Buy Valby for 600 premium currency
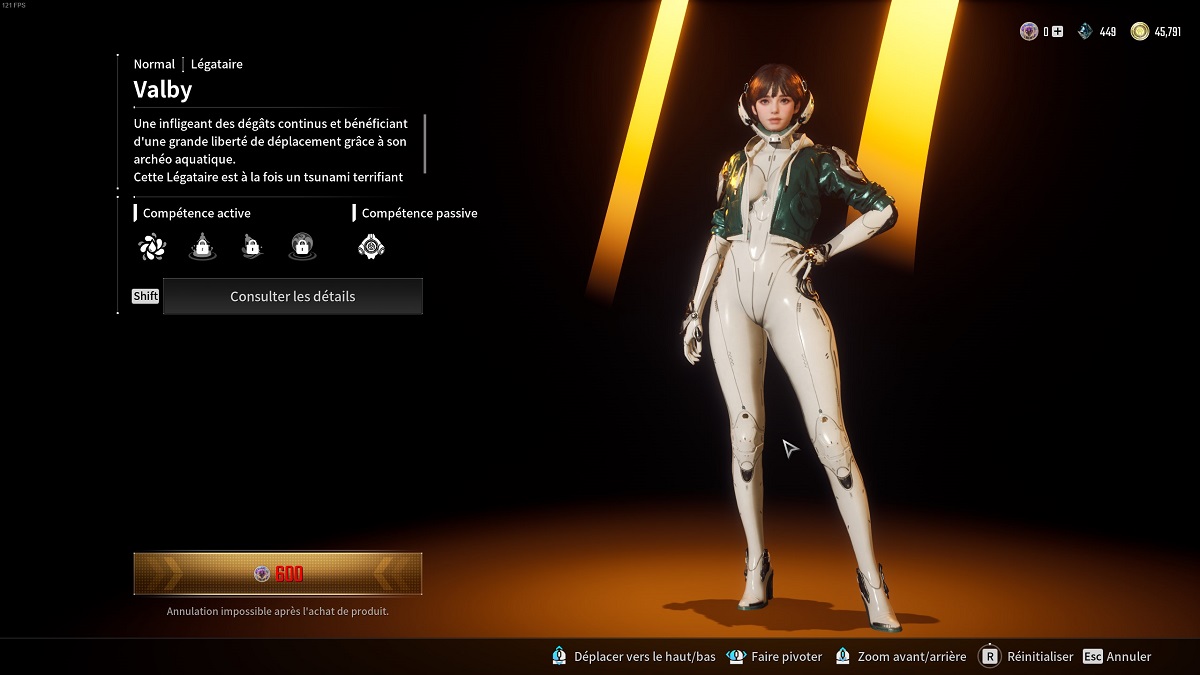The width and height of the screenshot is (1200, 675). point(278,574)
